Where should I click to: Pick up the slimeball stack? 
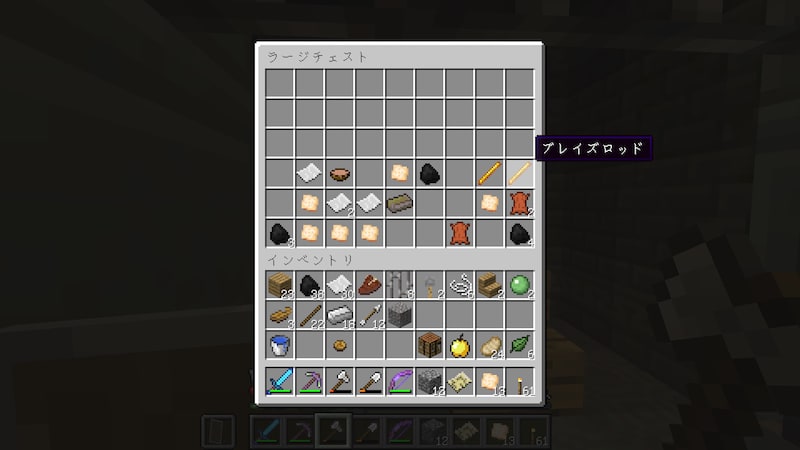pos(519,286)
